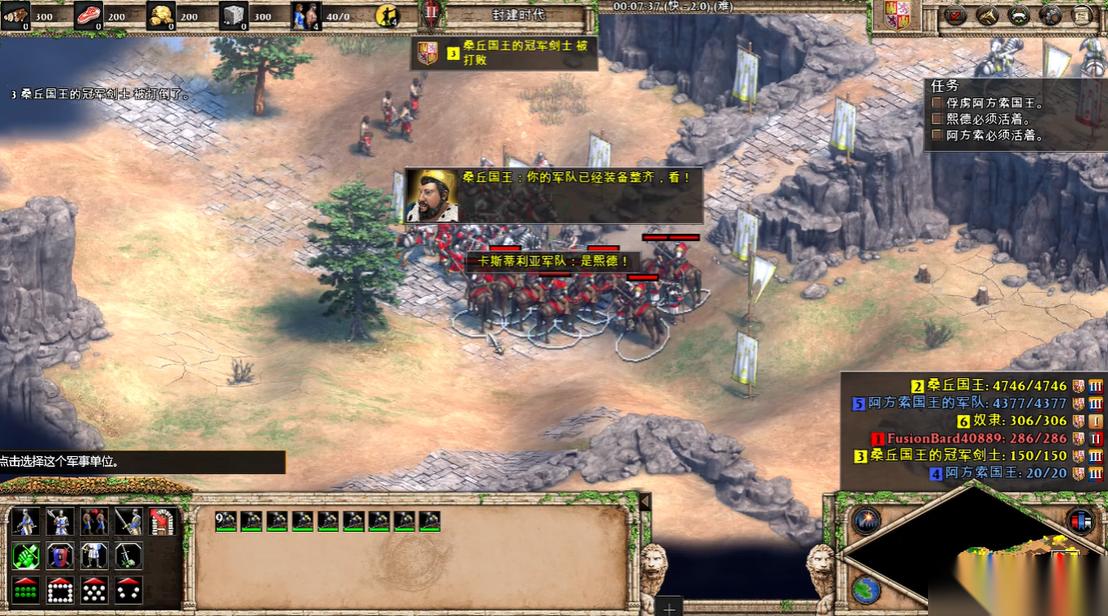Activate the shield defensive stance button
Image resolution: width=1108 pixels, height=616 pixels.
[x=59, y=555]
